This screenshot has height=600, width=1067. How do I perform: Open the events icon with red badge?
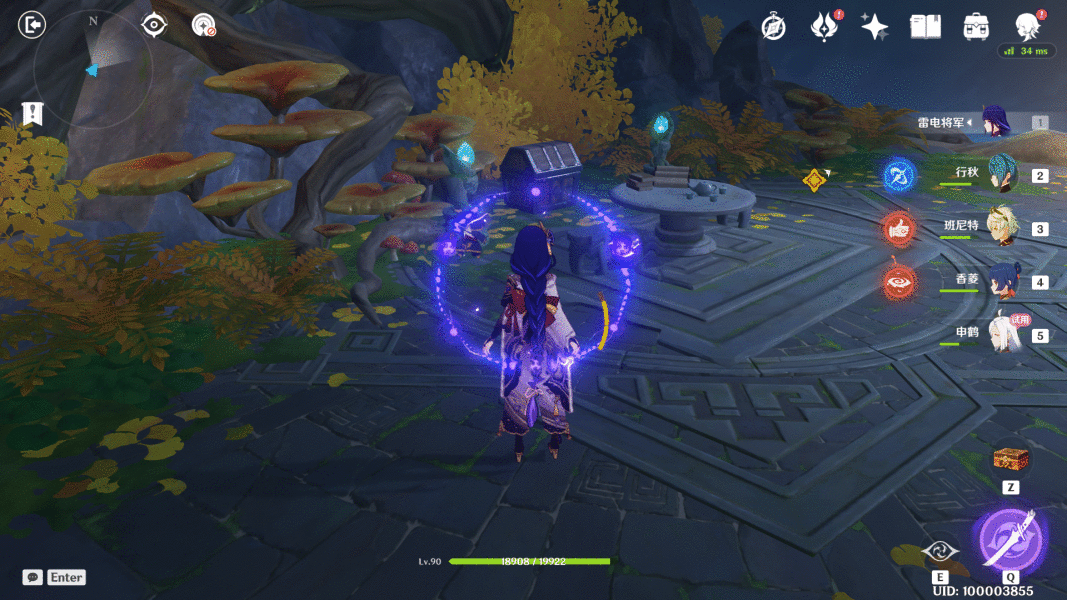(x=823, y=27)
